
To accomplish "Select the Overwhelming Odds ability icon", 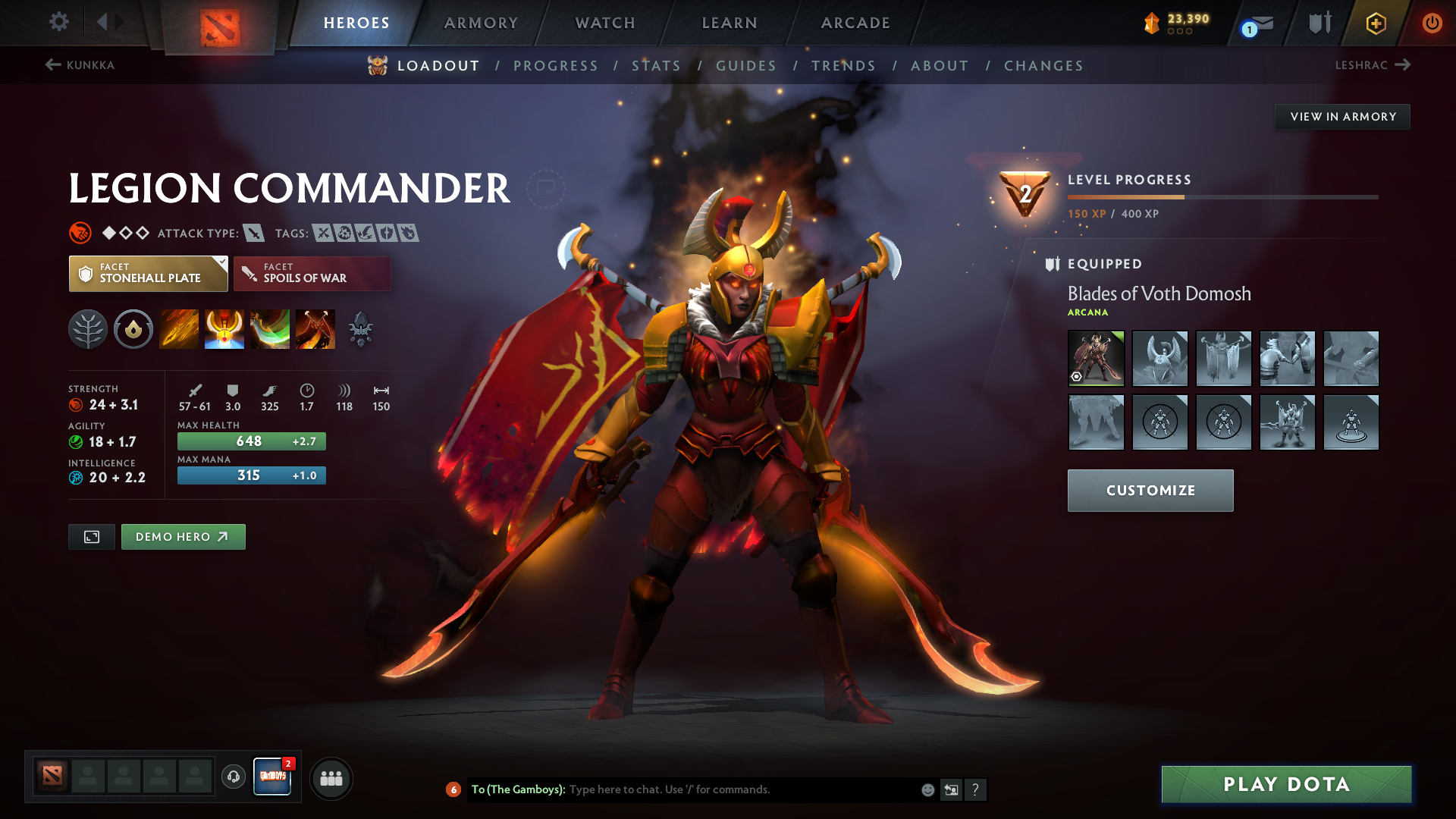I will coord(179,328).
